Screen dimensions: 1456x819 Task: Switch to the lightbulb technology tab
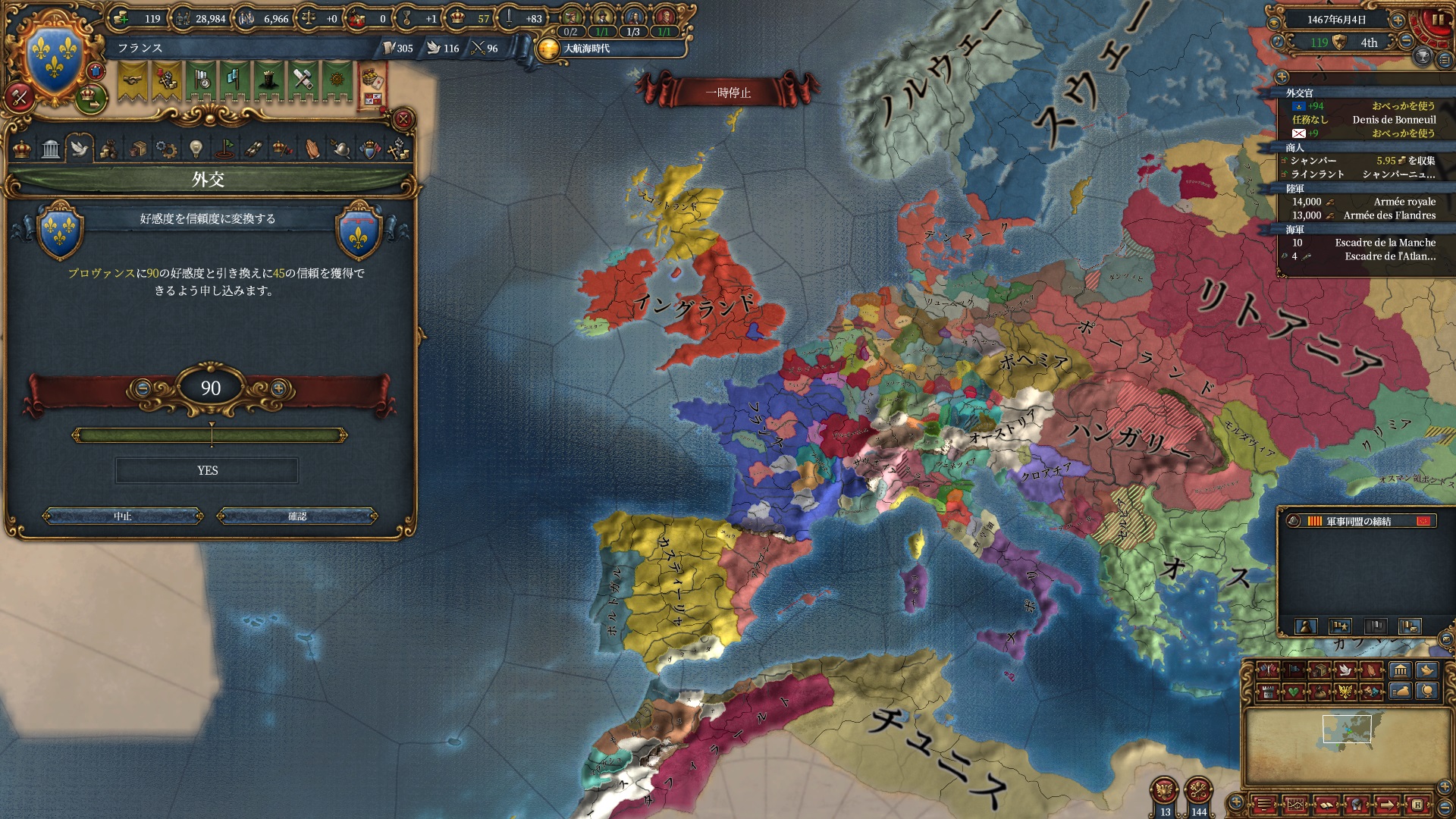click(196, 148)
